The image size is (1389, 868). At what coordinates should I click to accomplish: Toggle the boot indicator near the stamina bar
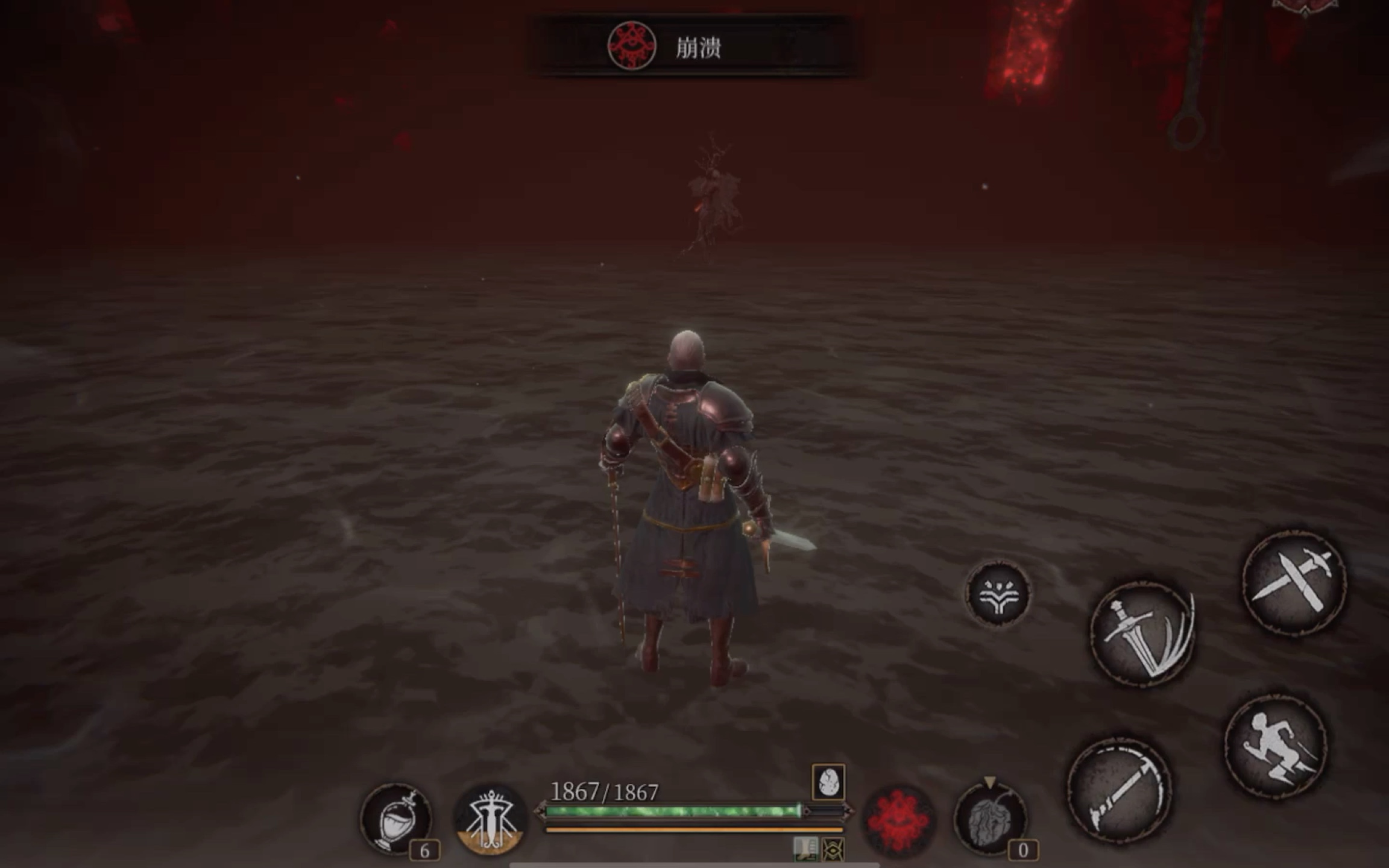805,848
